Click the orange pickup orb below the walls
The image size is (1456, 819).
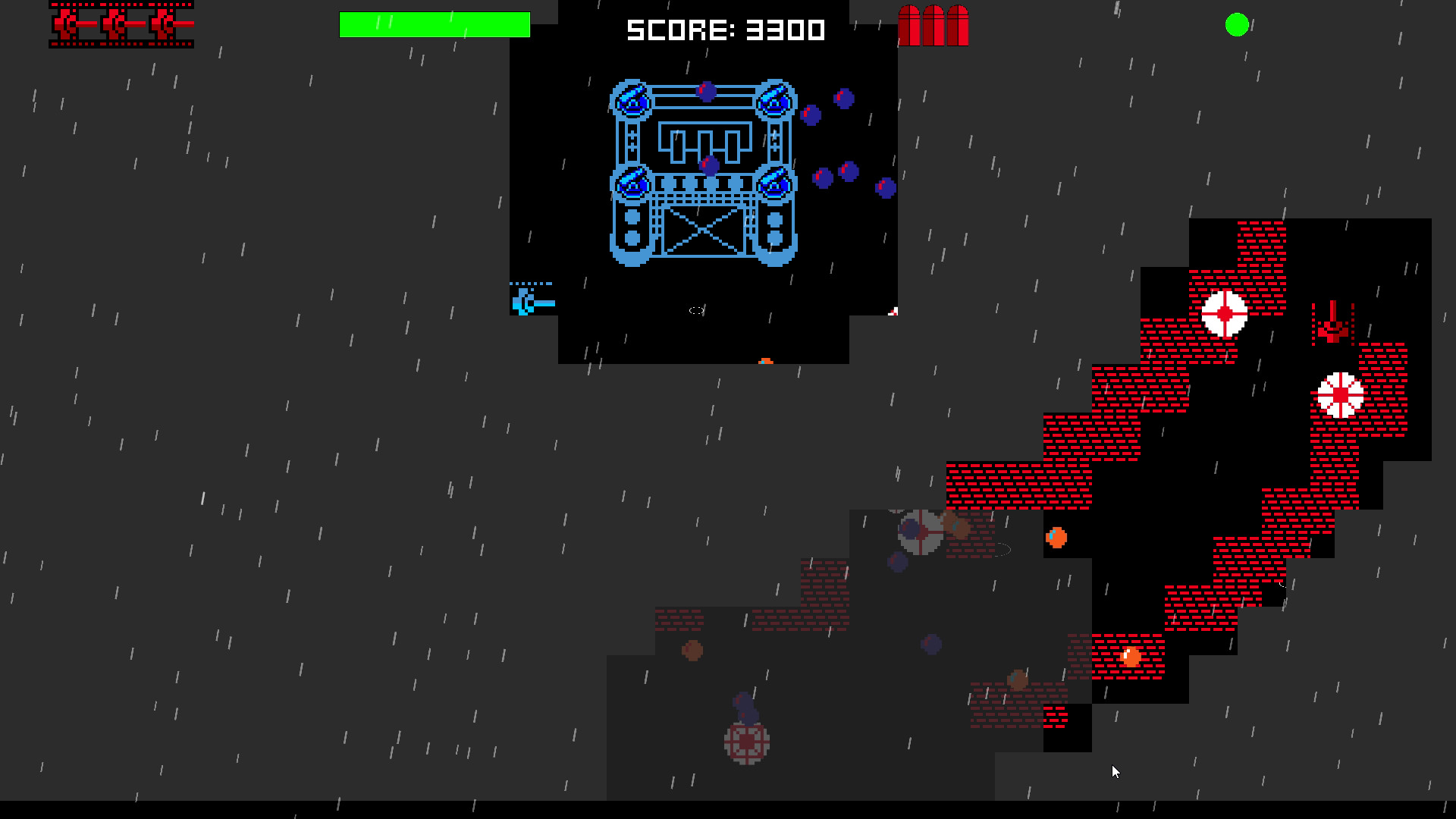tap(1057, 538)
